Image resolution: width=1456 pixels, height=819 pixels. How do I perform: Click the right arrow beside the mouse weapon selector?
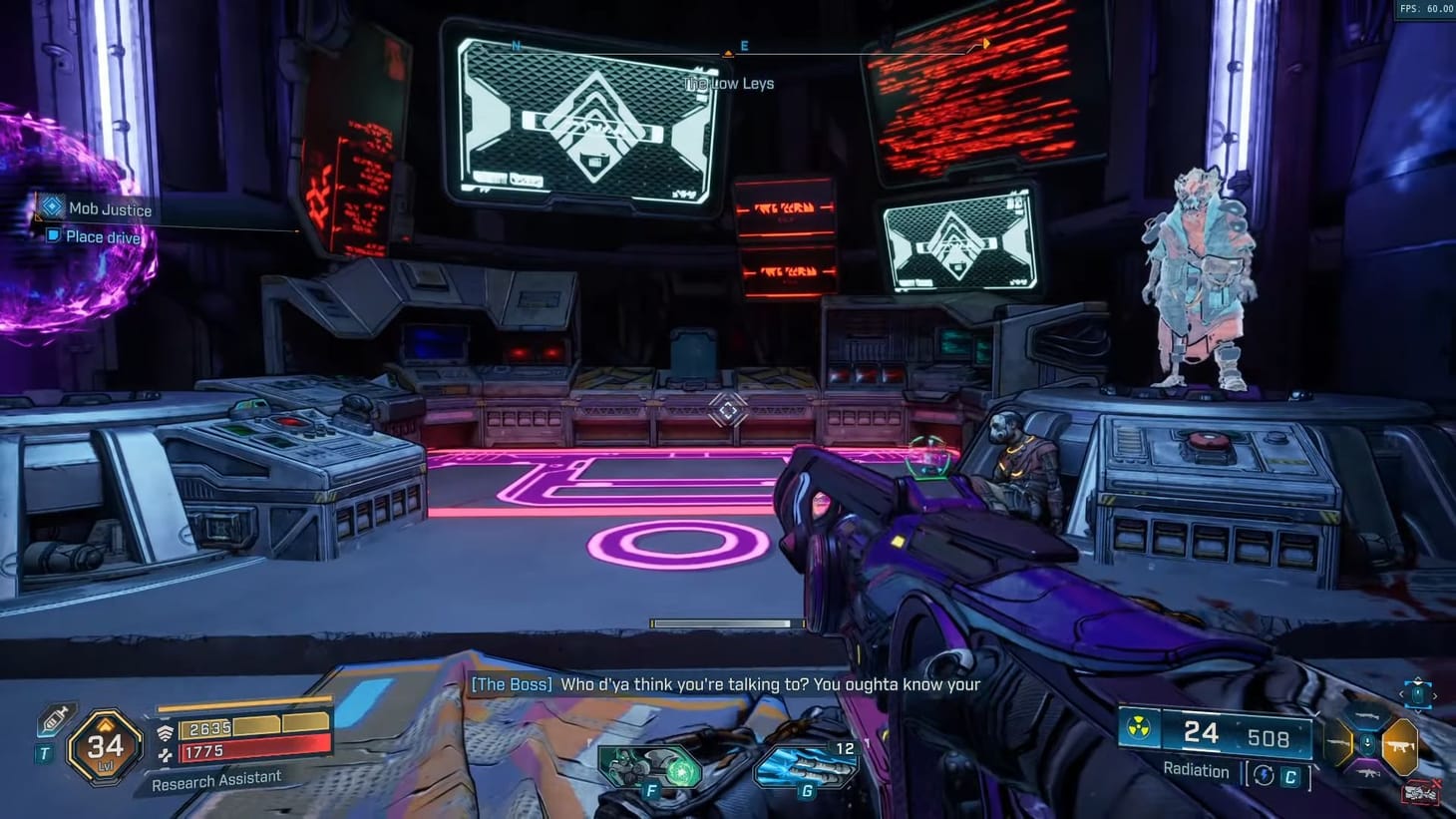pos(1435,696)
